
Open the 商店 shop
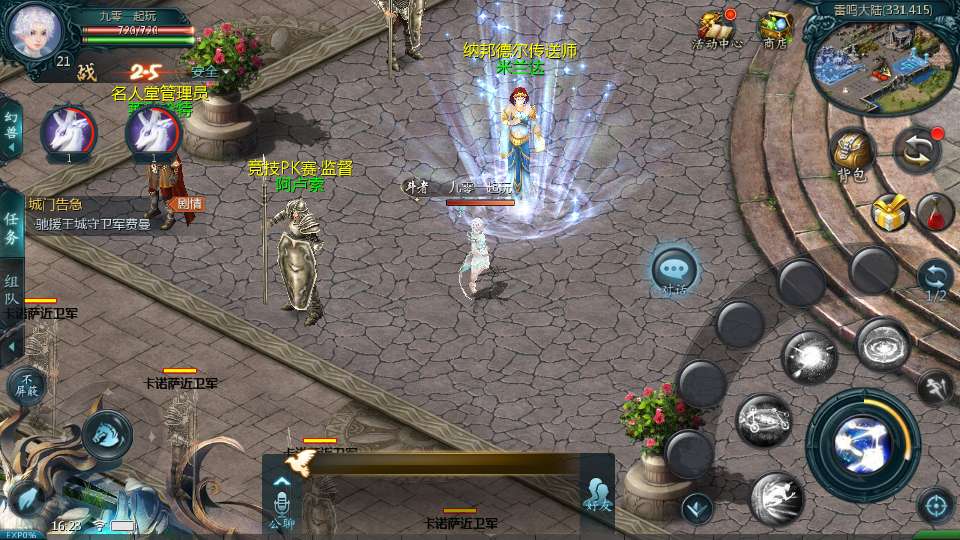(775, 28)
